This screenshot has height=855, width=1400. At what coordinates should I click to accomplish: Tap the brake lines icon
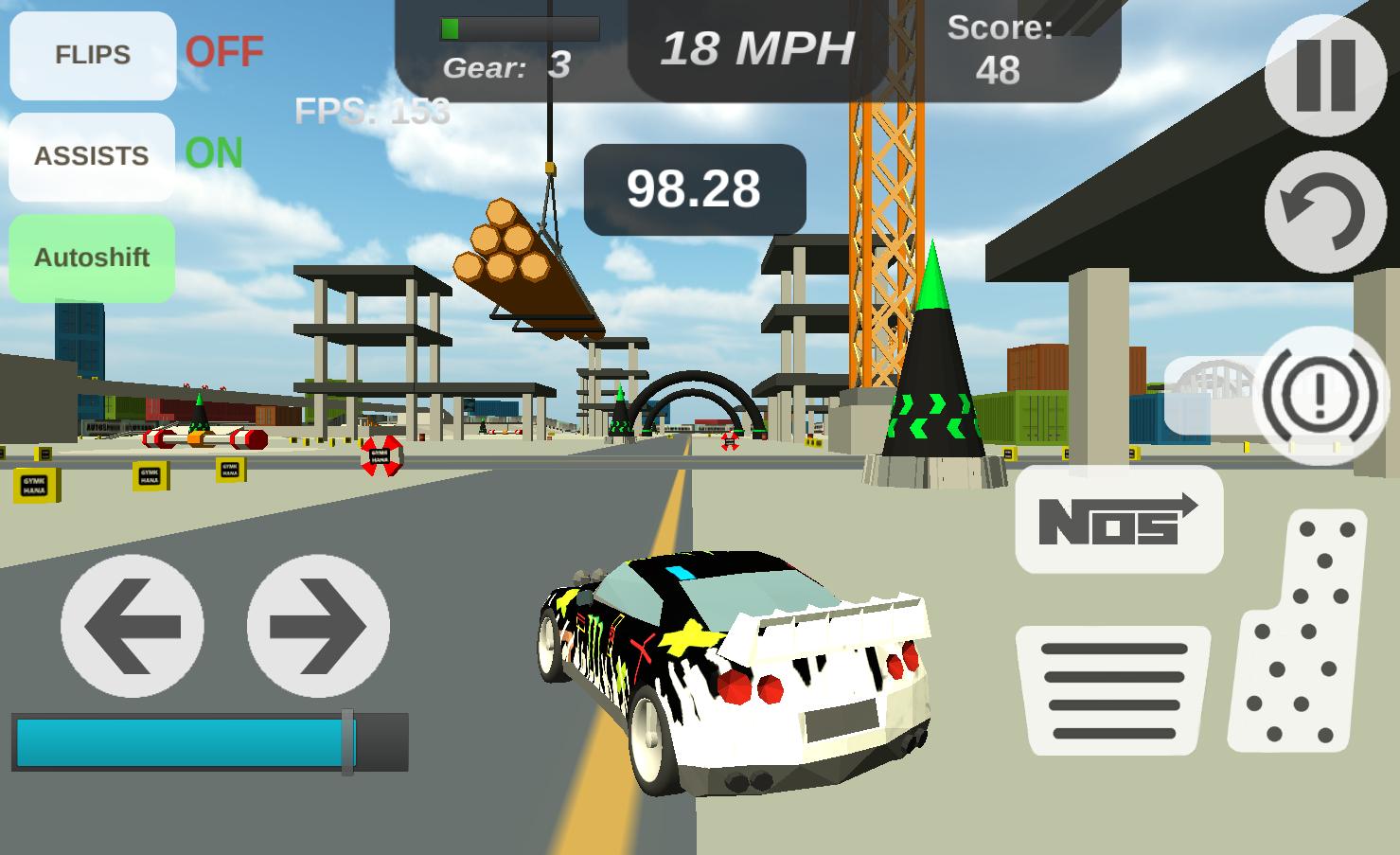1114,693
